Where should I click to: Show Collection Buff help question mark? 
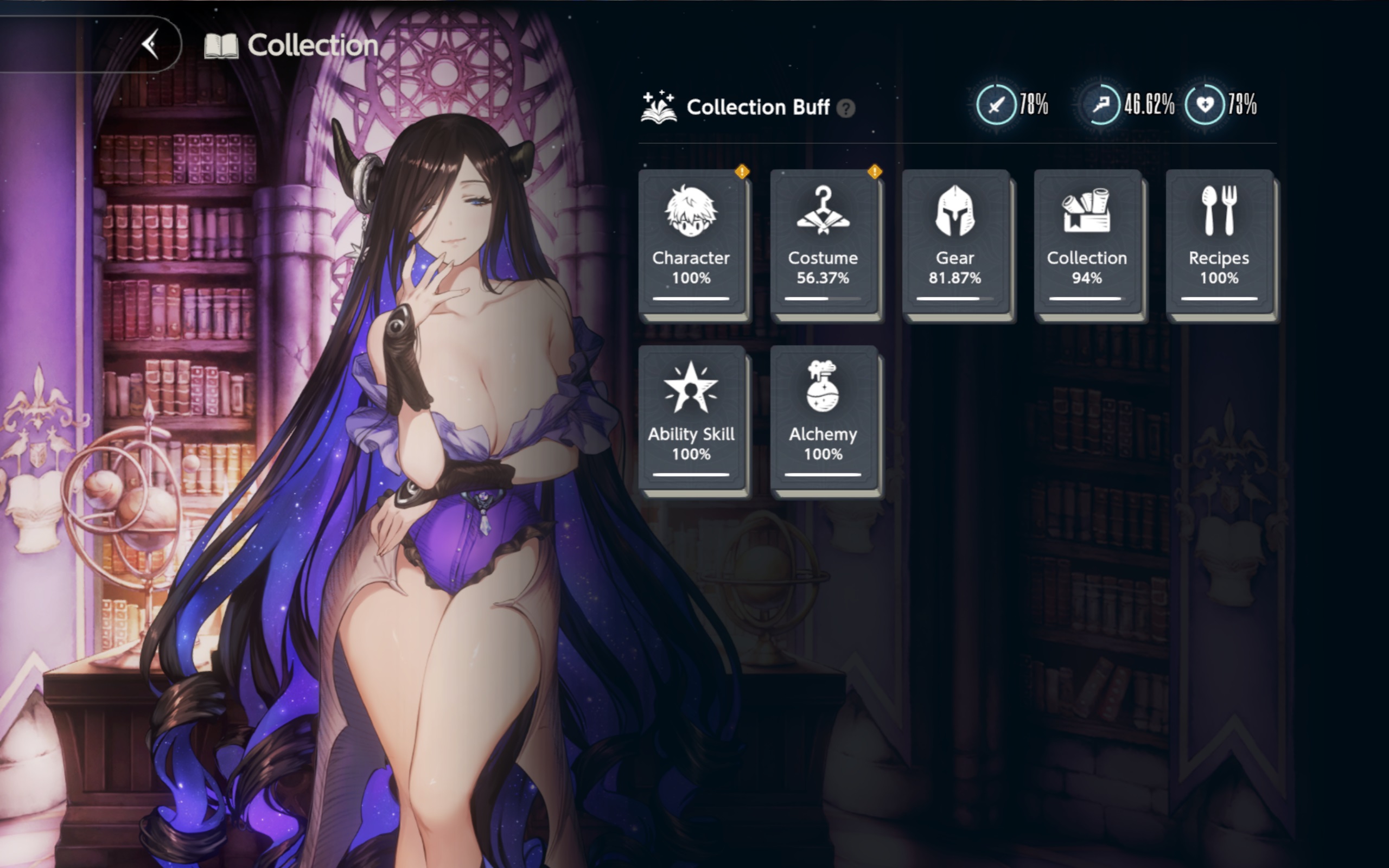[x=845, y=108]
